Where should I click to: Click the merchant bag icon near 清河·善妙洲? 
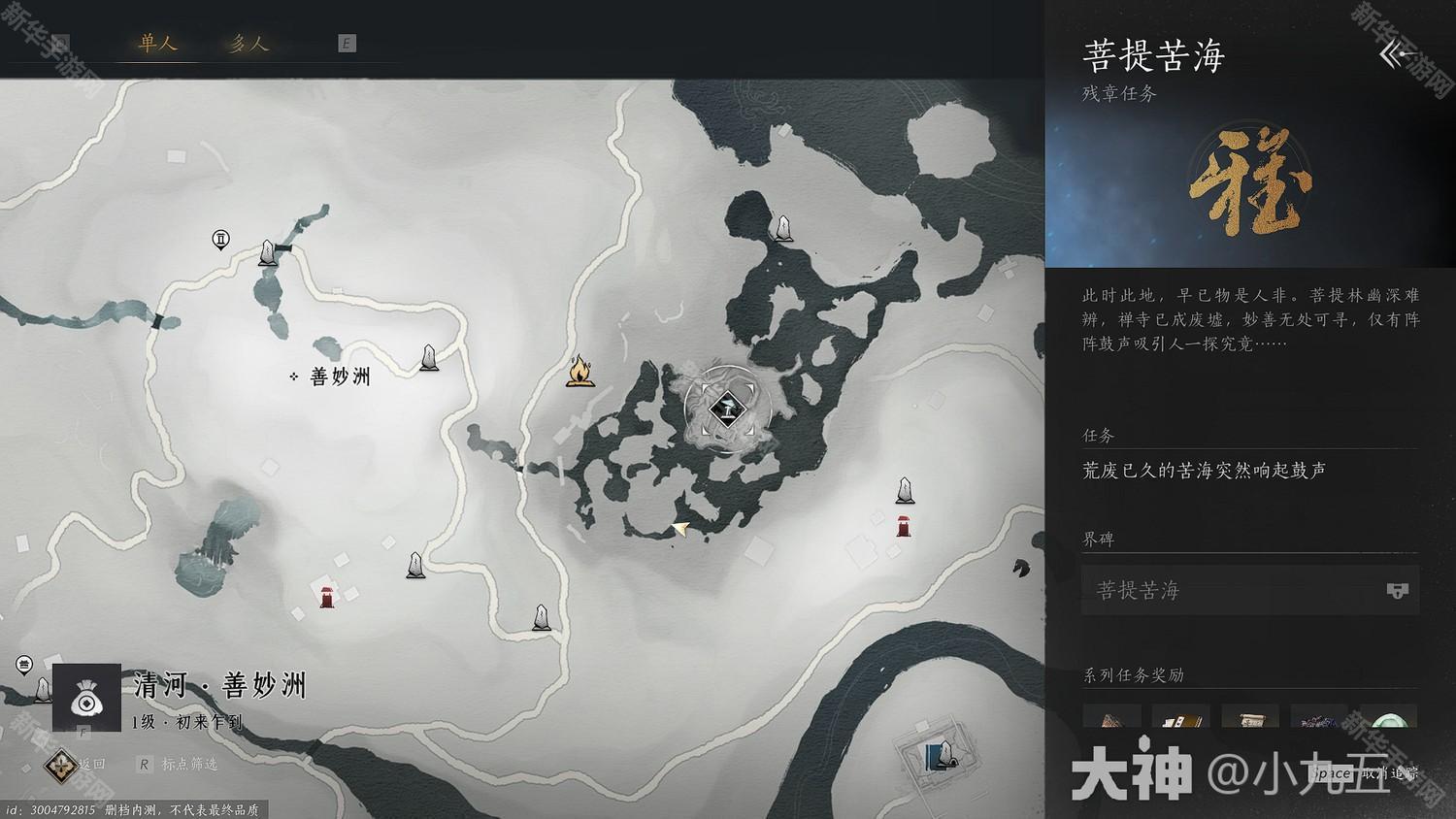(85, 699)
